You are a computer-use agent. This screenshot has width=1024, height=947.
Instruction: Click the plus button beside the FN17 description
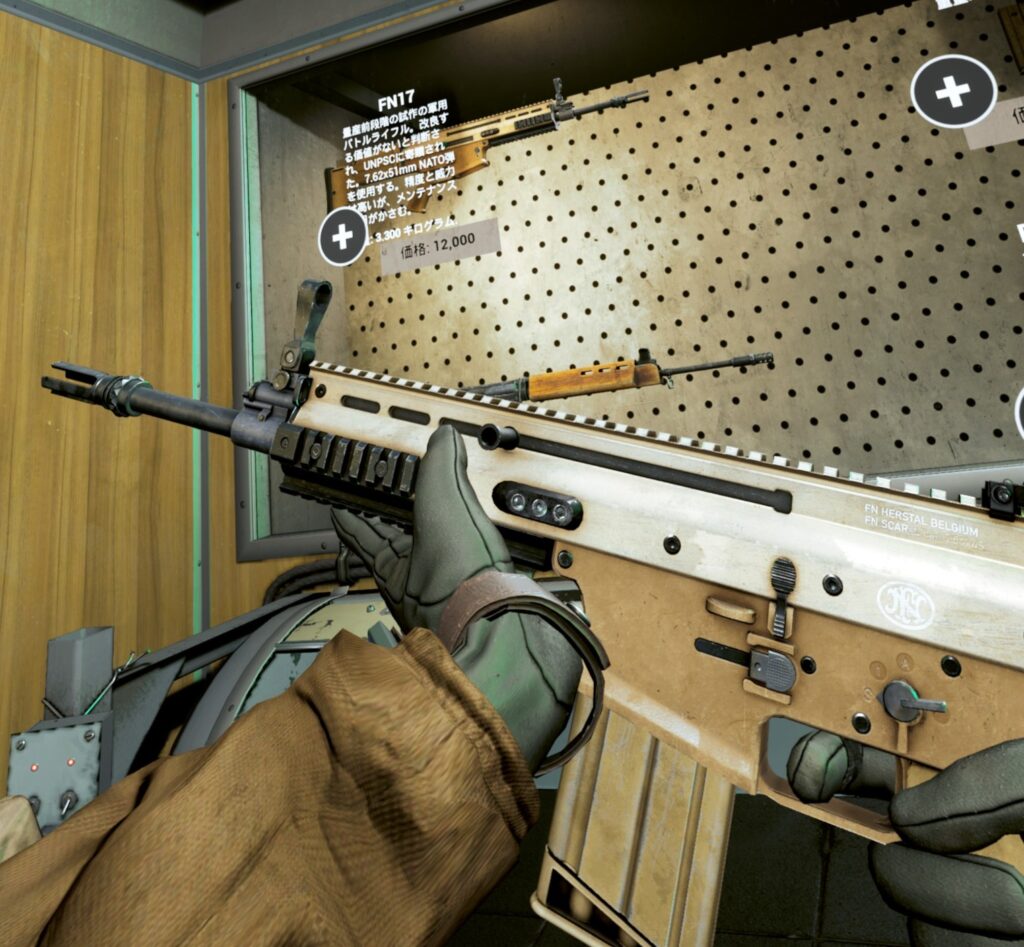(x=343, y=237)
